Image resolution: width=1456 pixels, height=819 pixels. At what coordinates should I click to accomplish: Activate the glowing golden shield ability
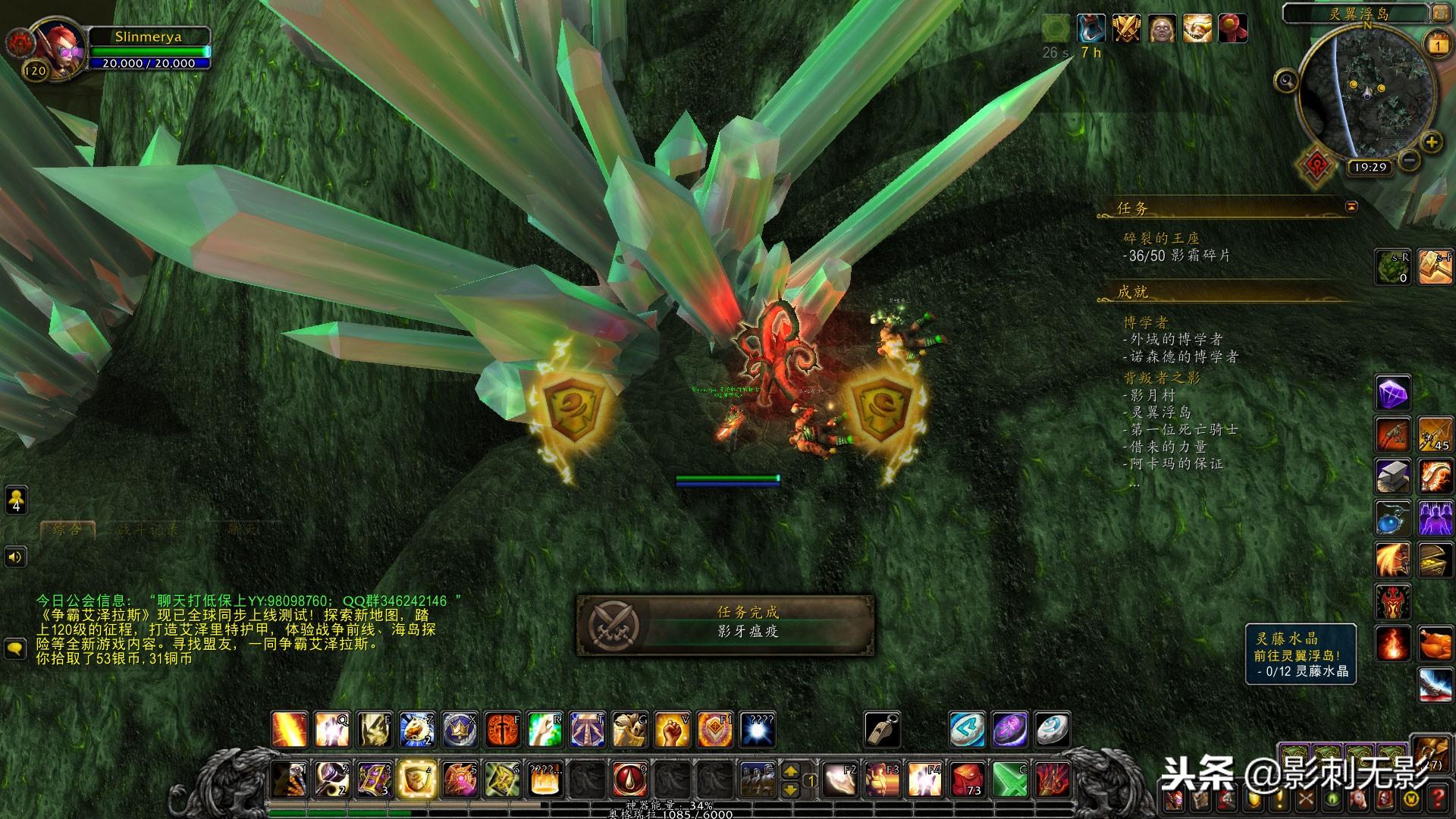click(x=416, y=779)
